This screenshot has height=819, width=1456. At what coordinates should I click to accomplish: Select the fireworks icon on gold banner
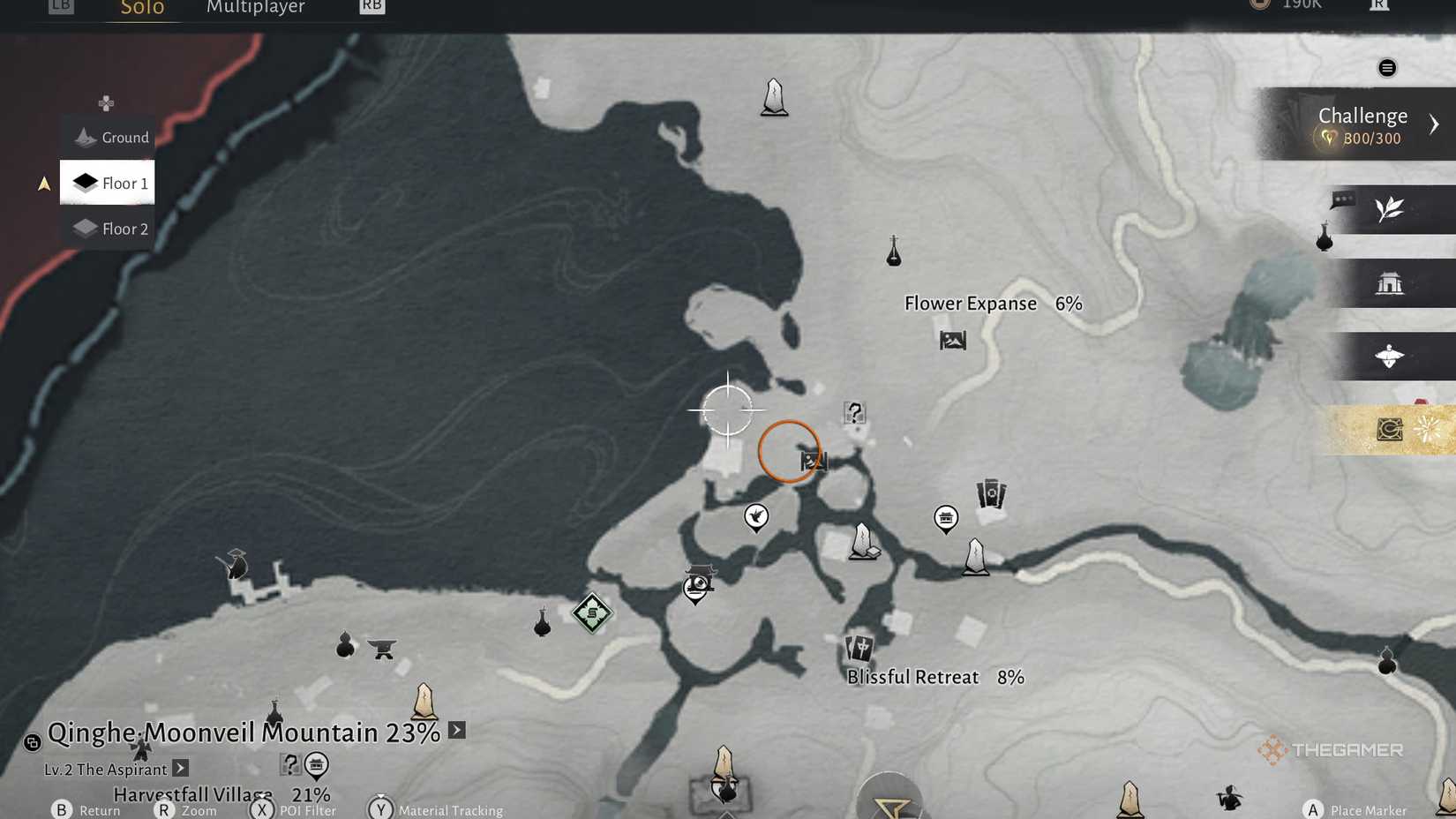coord(1428,430)
